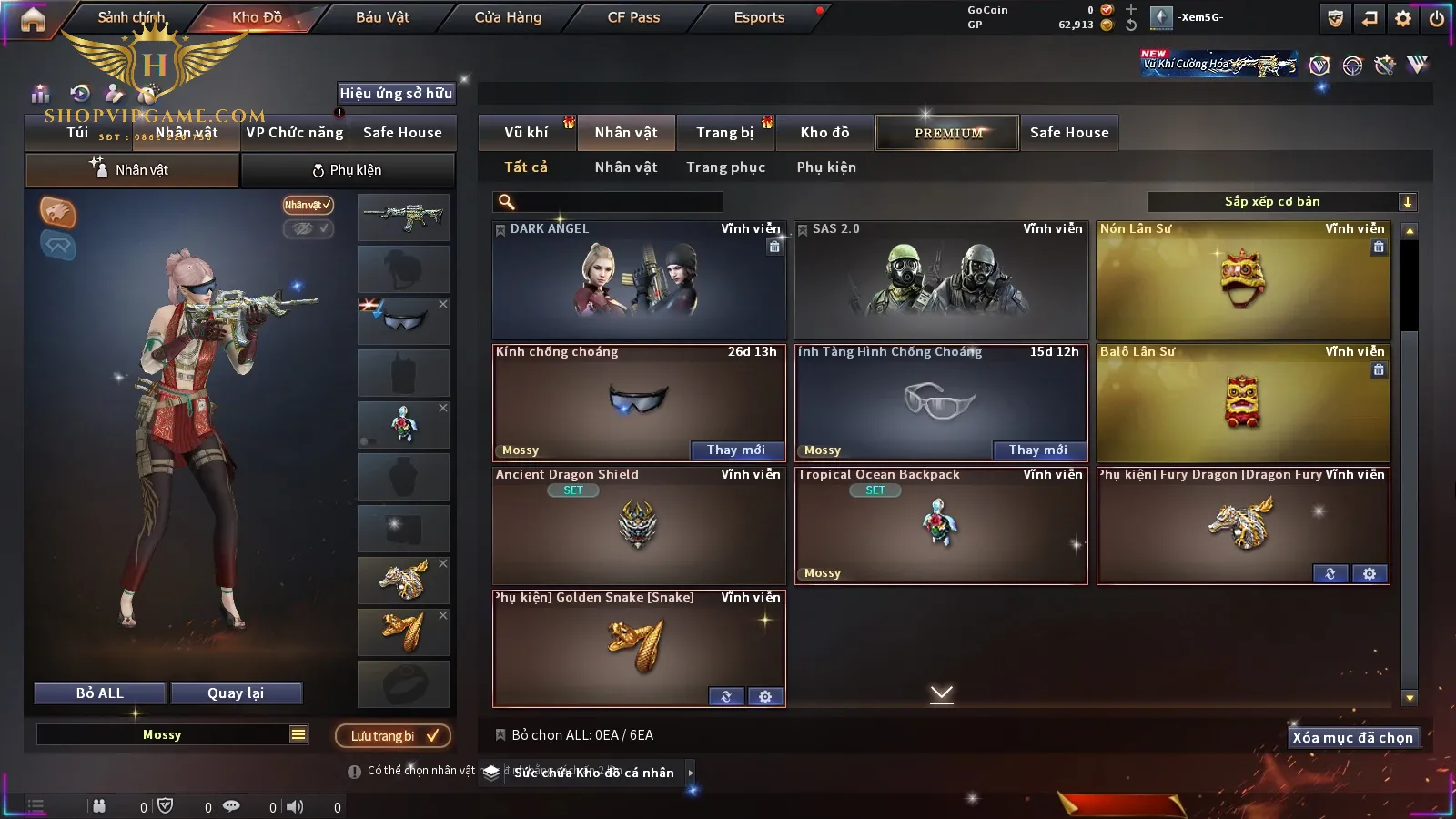The height and width of the screenshot is (819, 1456).
Task: Open the CF Pass menu
Action: [633, 17]
